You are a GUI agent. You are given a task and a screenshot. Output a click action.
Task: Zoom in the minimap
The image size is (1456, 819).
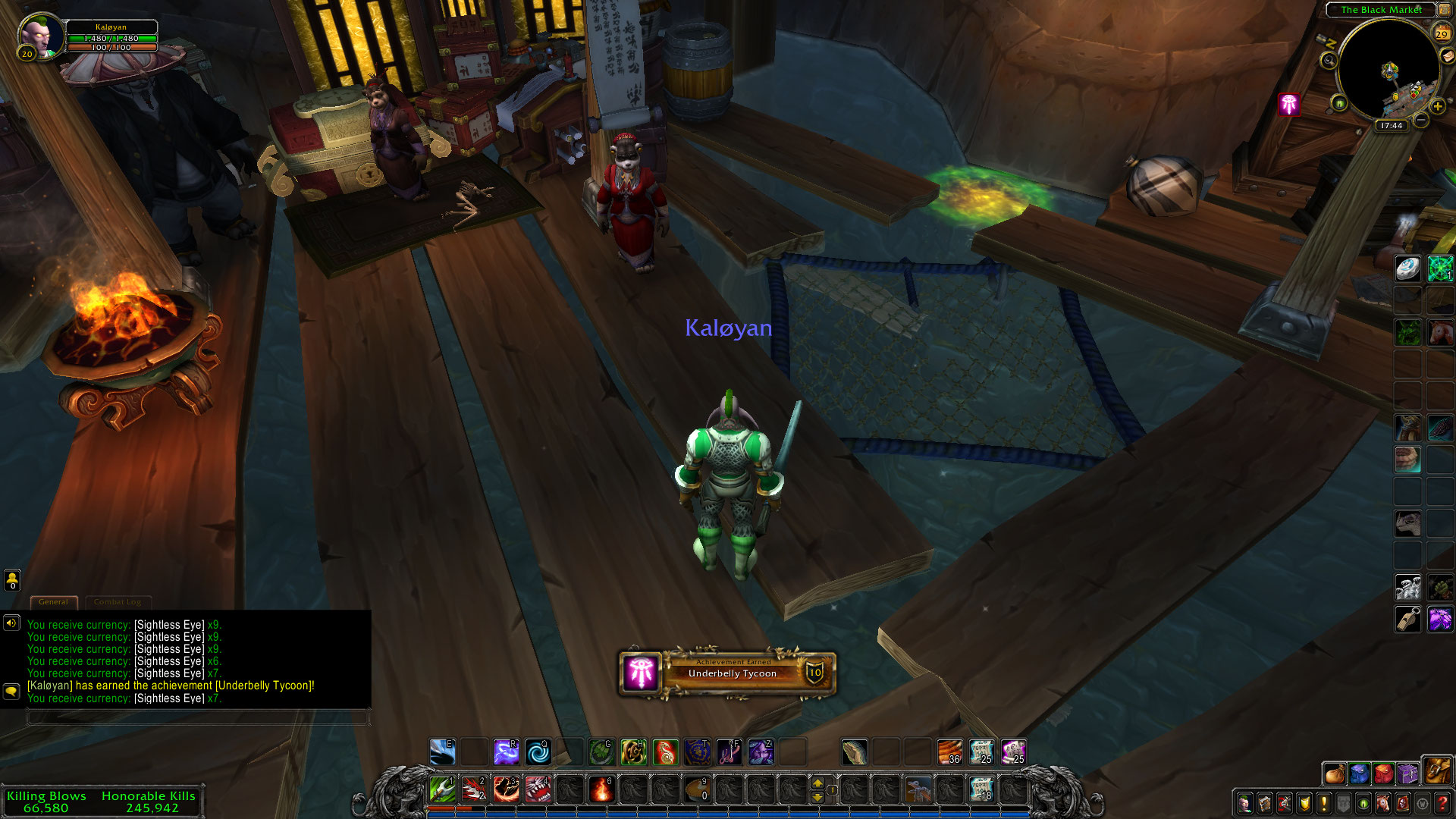tap(1437, 107)
